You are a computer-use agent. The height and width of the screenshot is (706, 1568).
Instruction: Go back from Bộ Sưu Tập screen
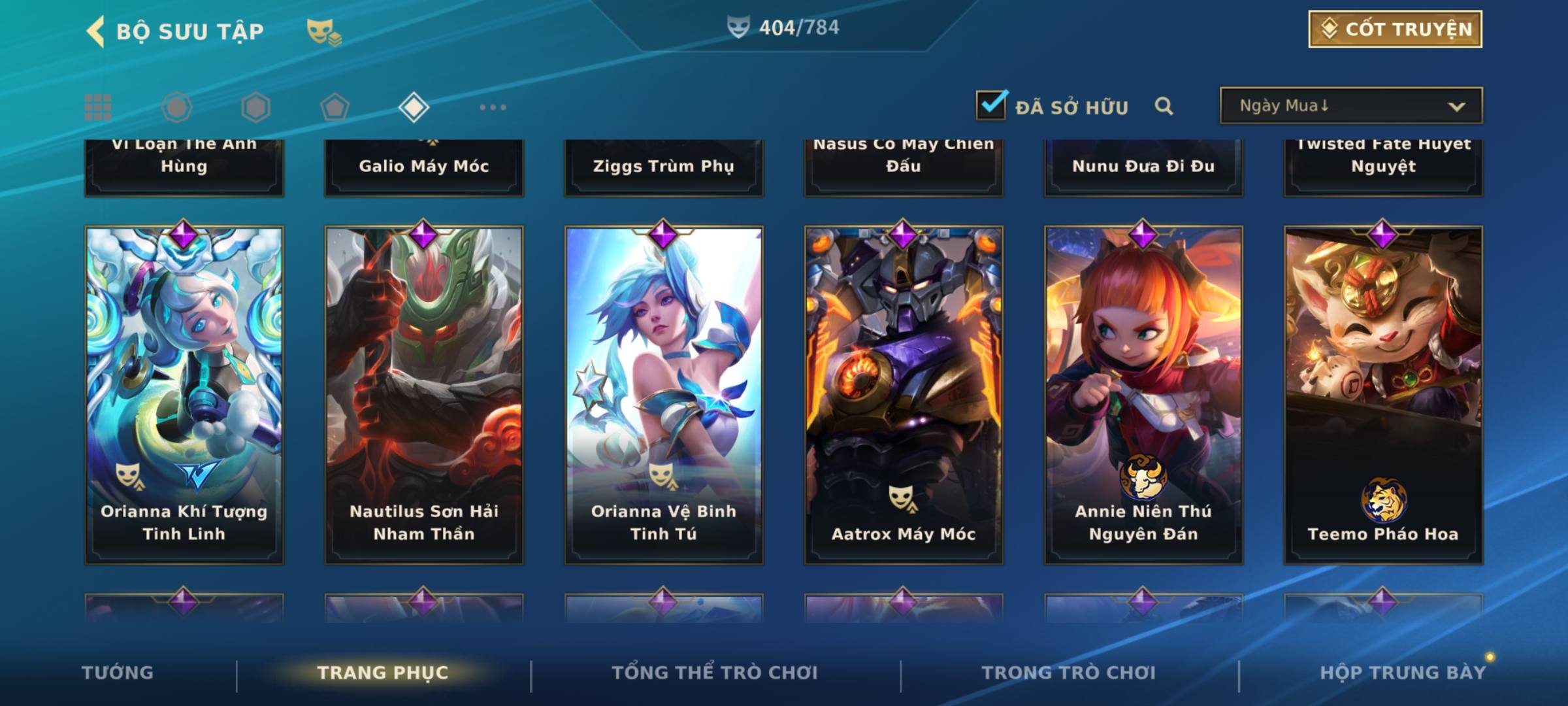click(95, 31)
